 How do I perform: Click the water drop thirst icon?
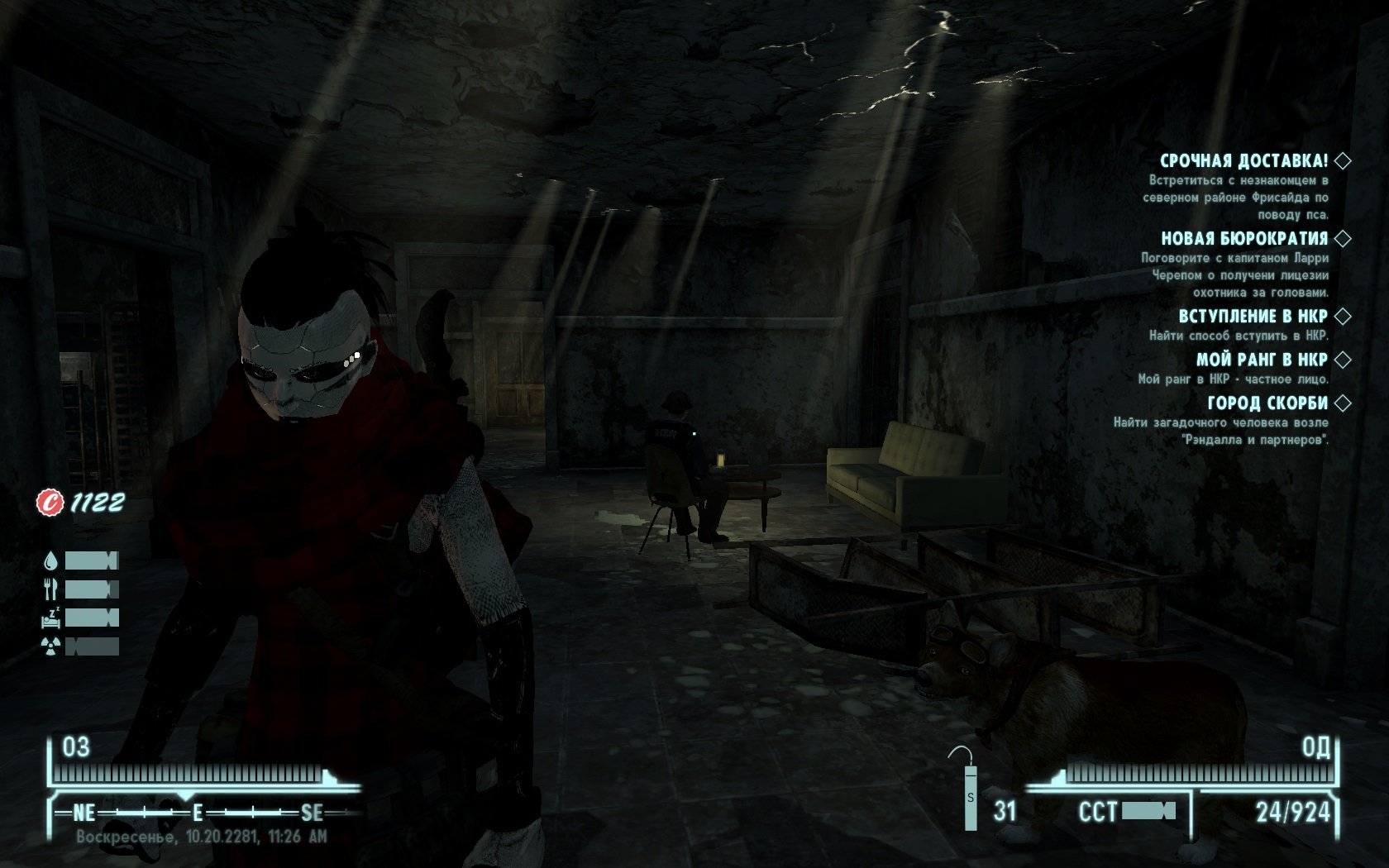50,561
